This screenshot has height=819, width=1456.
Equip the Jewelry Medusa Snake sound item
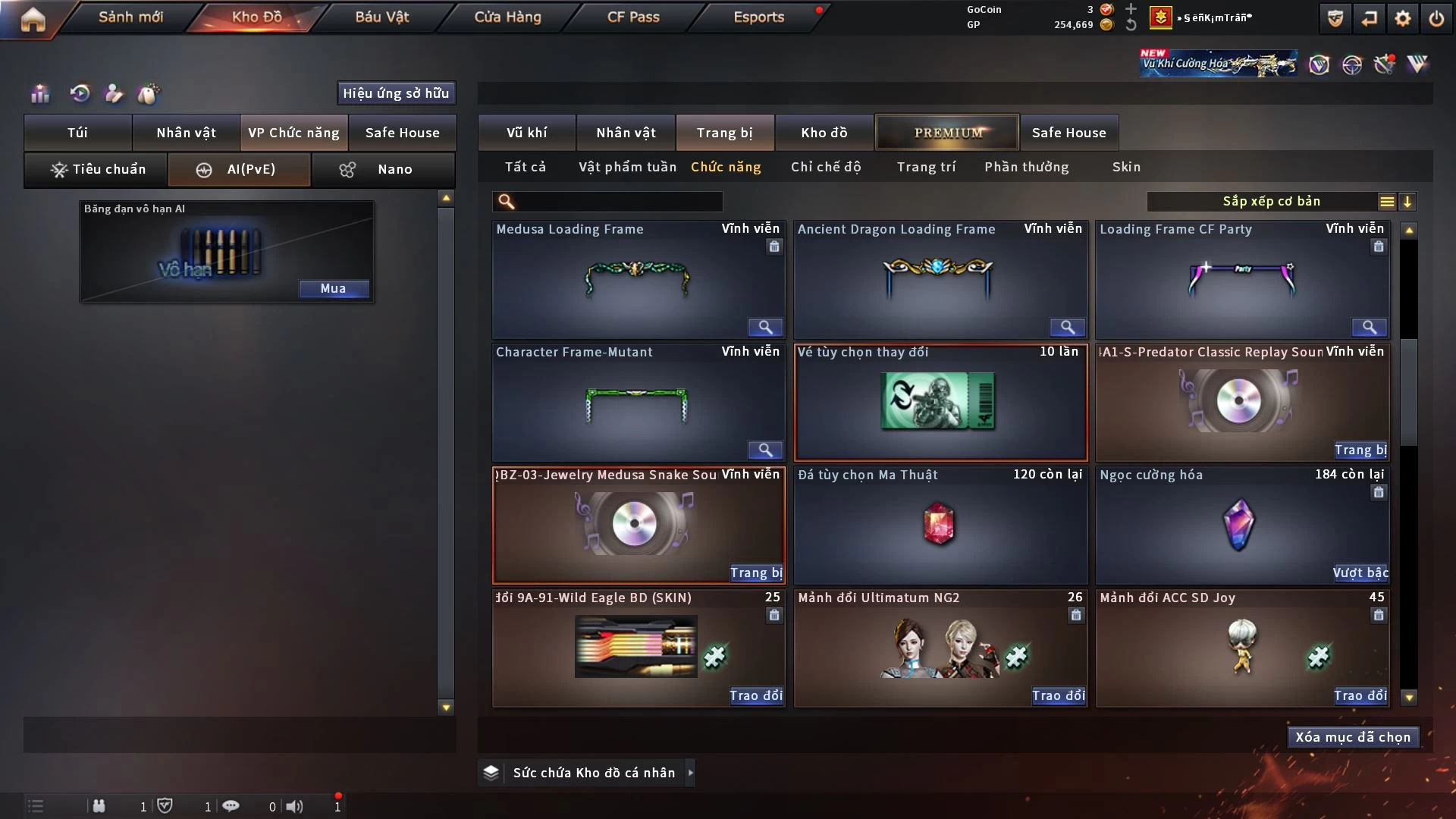click(x=755, y=573)
